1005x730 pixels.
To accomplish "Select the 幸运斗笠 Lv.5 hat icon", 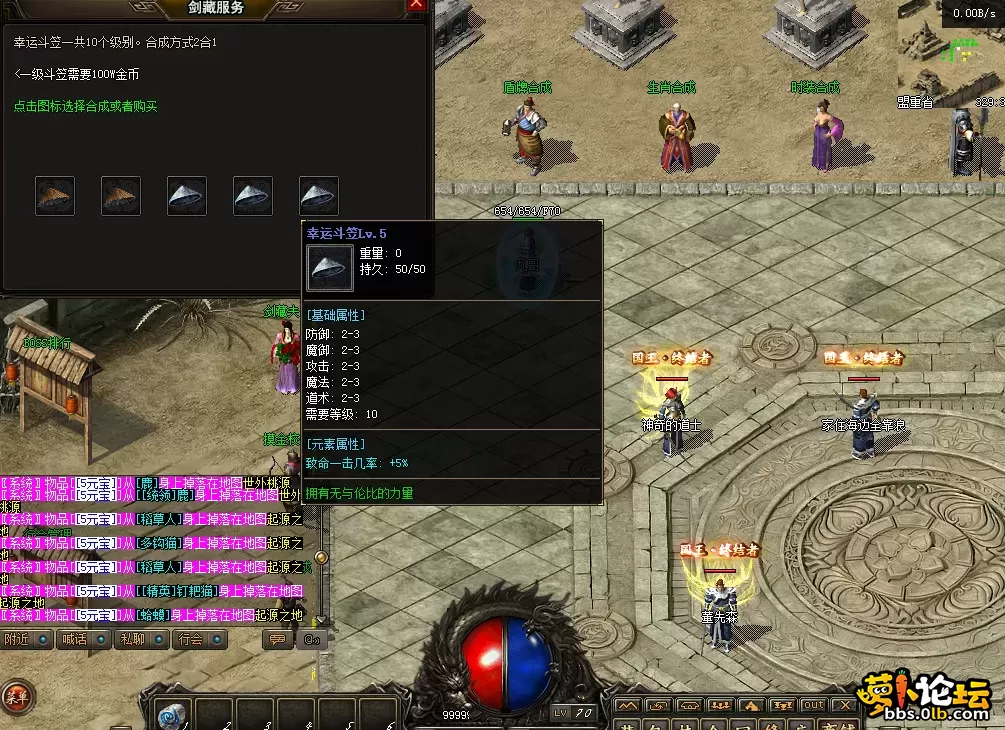I will tap(319, 196).
